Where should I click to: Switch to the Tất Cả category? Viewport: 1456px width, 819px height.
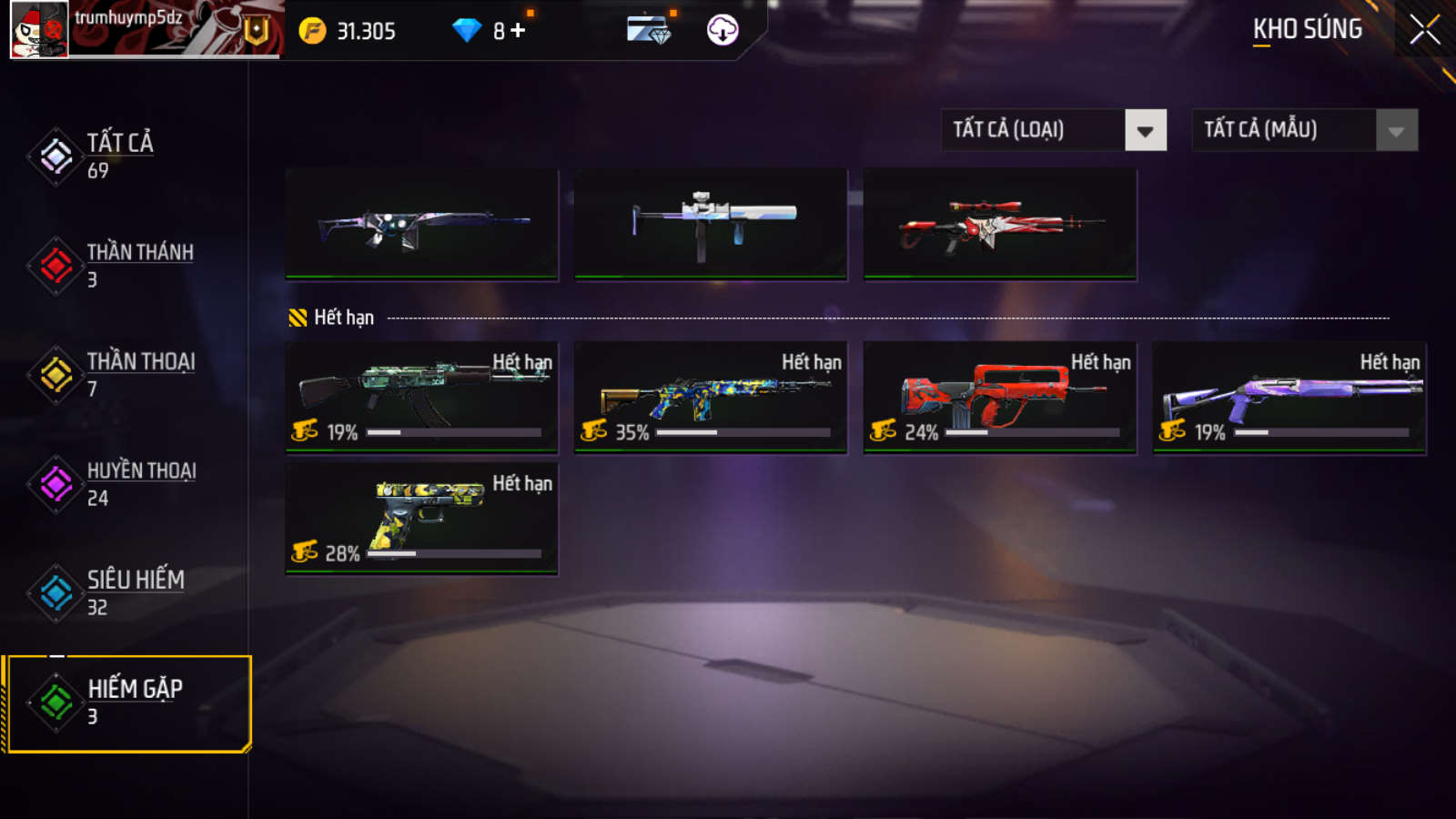[118, 156]
